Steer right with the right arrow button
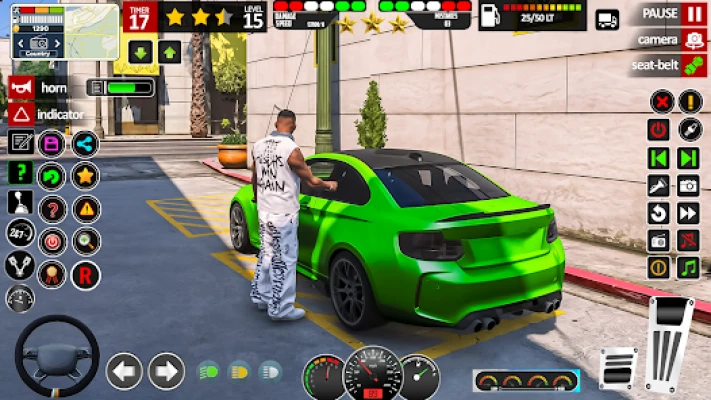This screenshot has height=400, width=711. tap(166, 372)
